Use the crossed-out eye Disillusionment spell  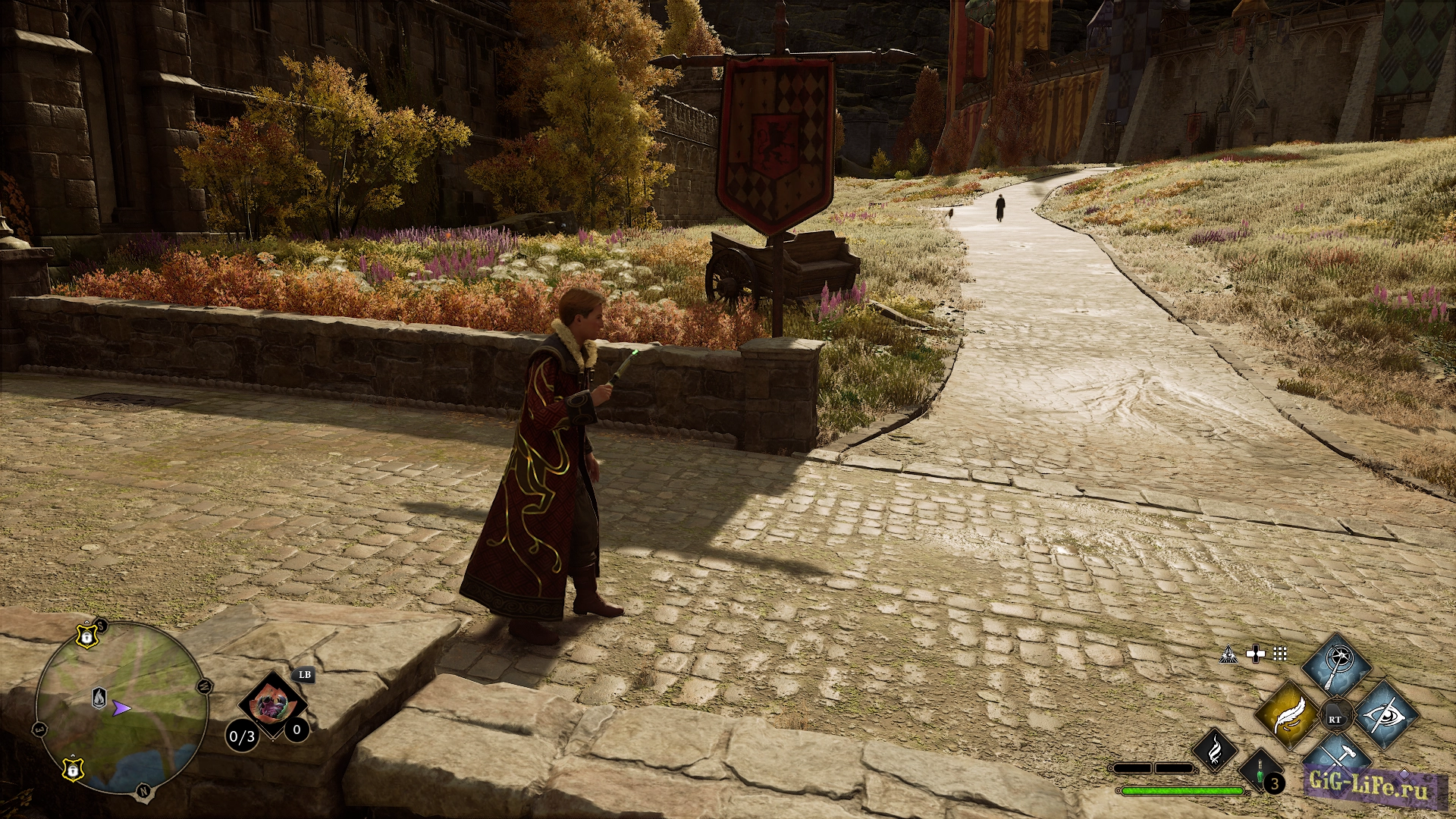tap(1385, 715)
